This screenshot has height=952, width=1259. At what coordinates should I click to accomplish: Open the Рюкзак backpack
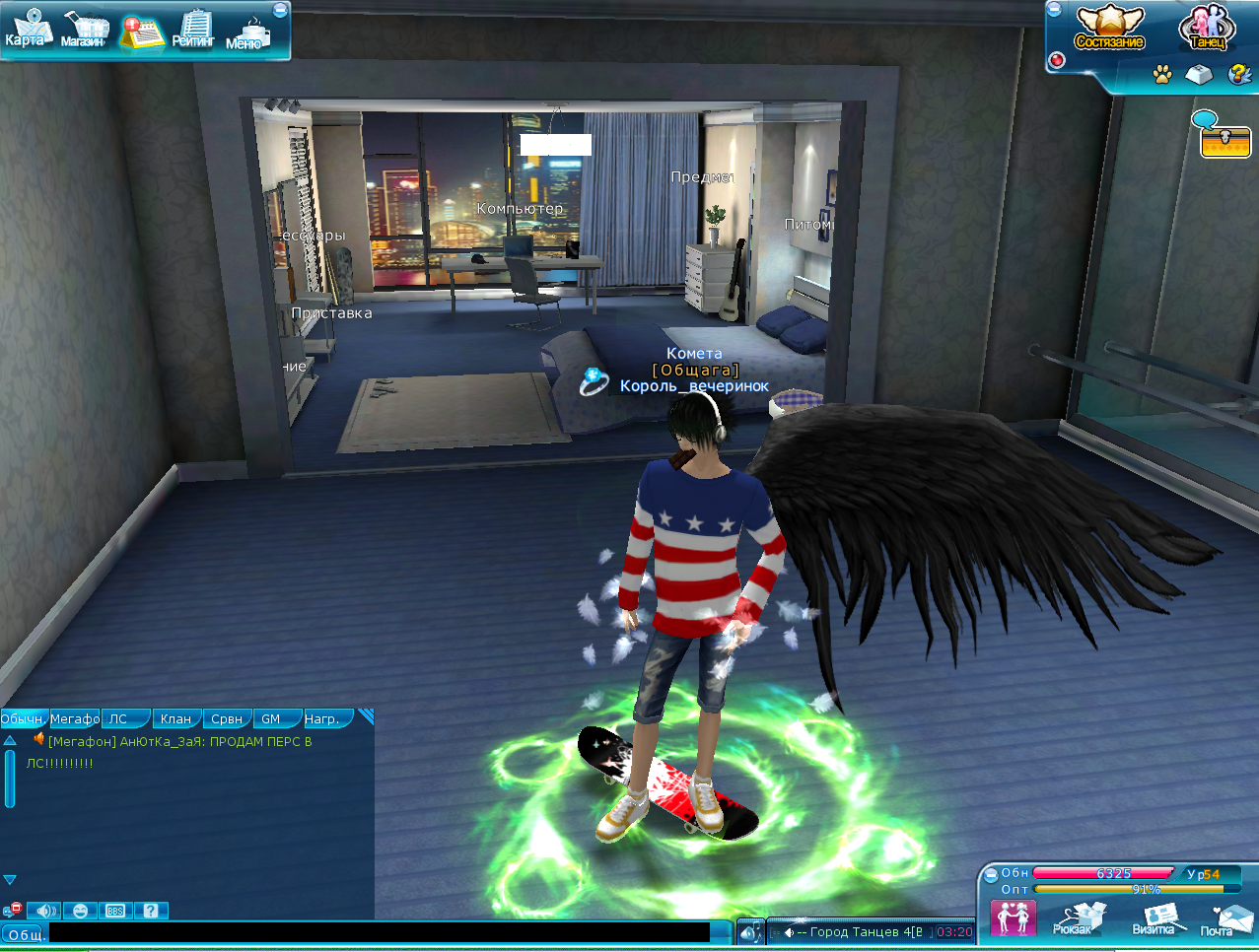(x=1073, y=918)
